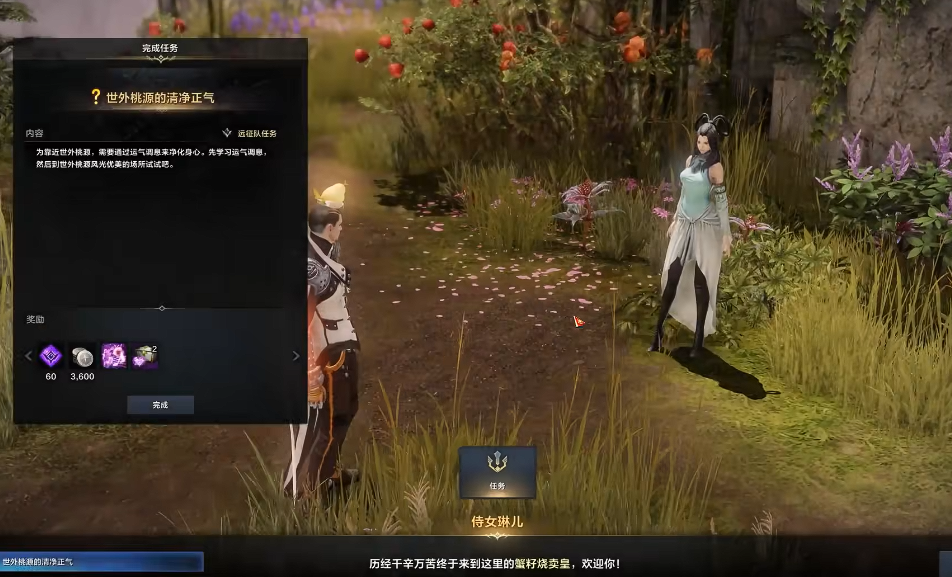This screenshot has width=952, height=577.
Task: Show previous rewards with the left arrow
Action: click(28, 356)
